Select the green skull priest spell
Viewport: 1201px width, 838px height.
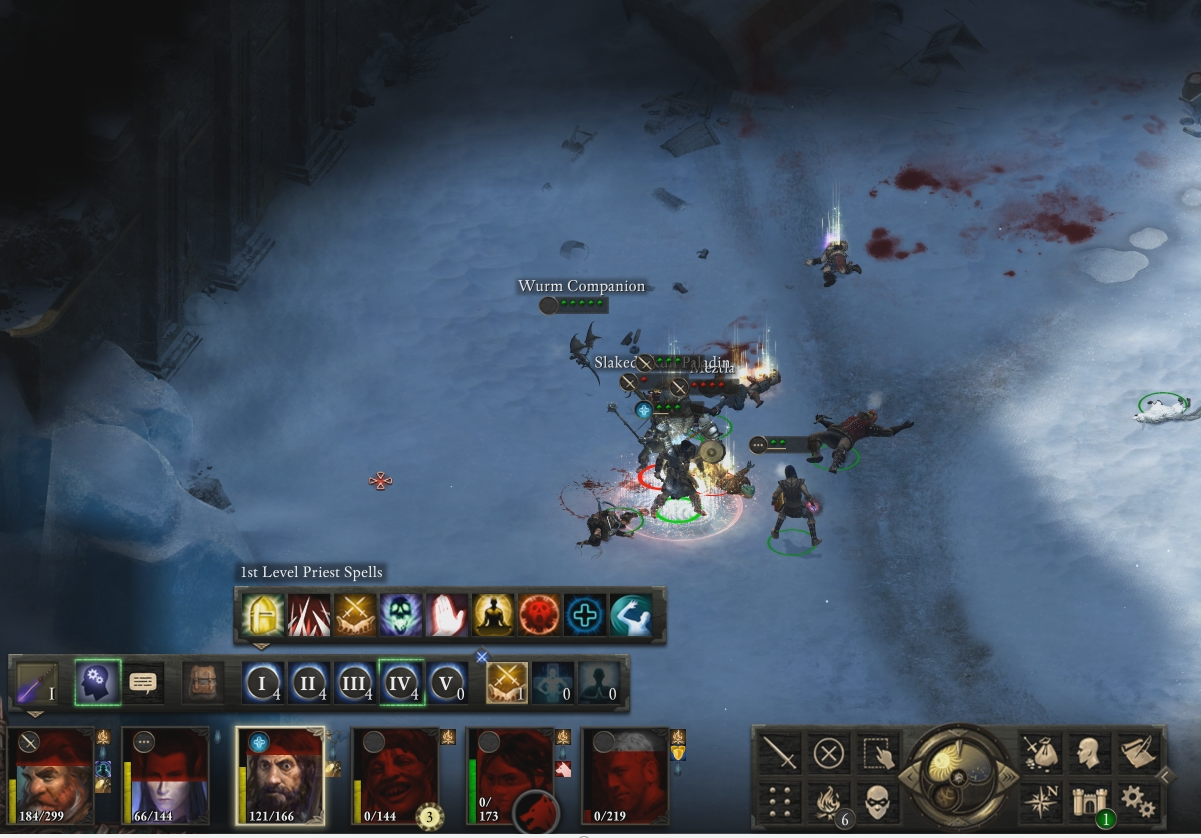[400, 615]
